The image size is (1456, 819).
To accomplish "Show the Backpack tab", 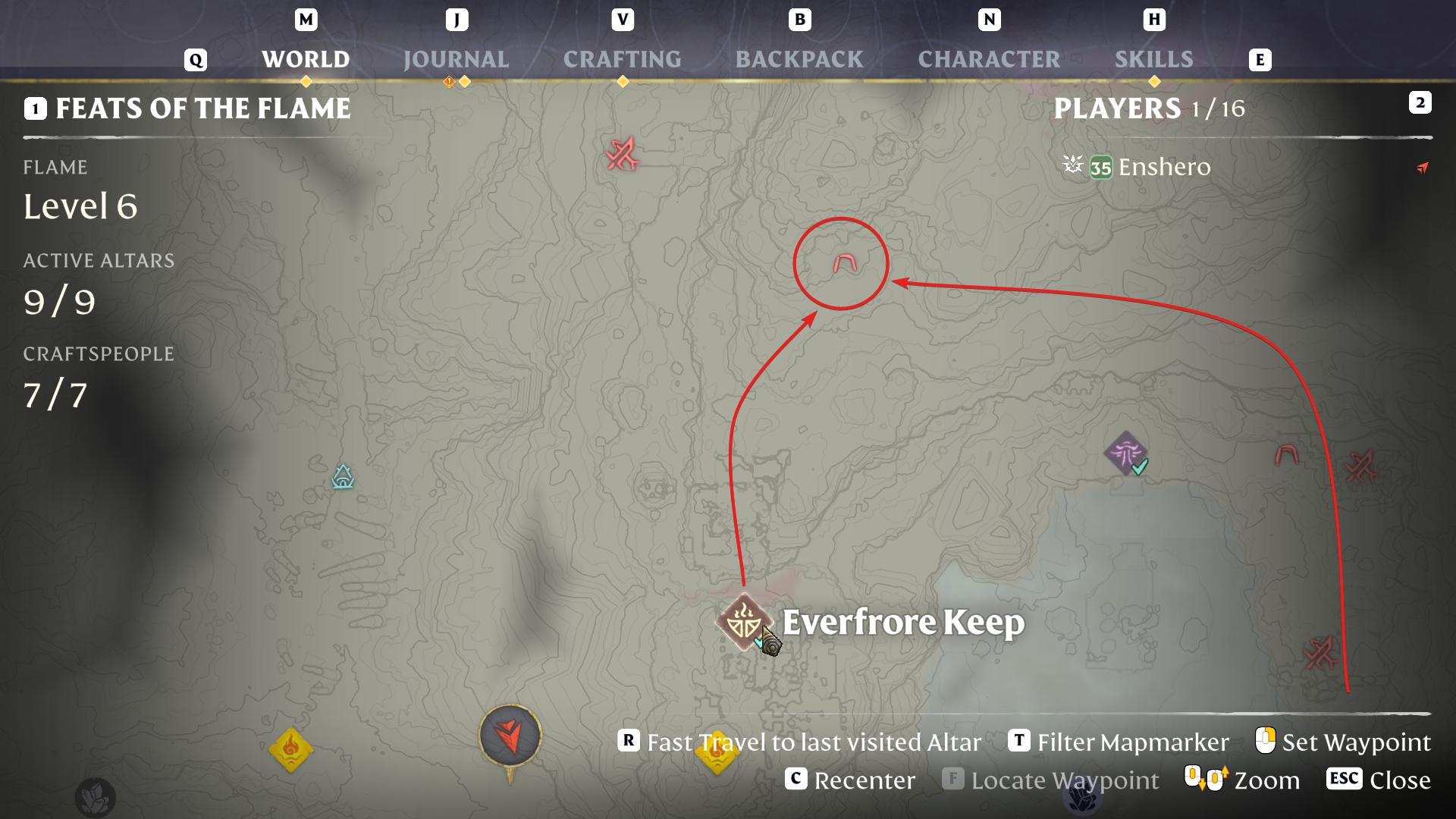I will 799,59.
